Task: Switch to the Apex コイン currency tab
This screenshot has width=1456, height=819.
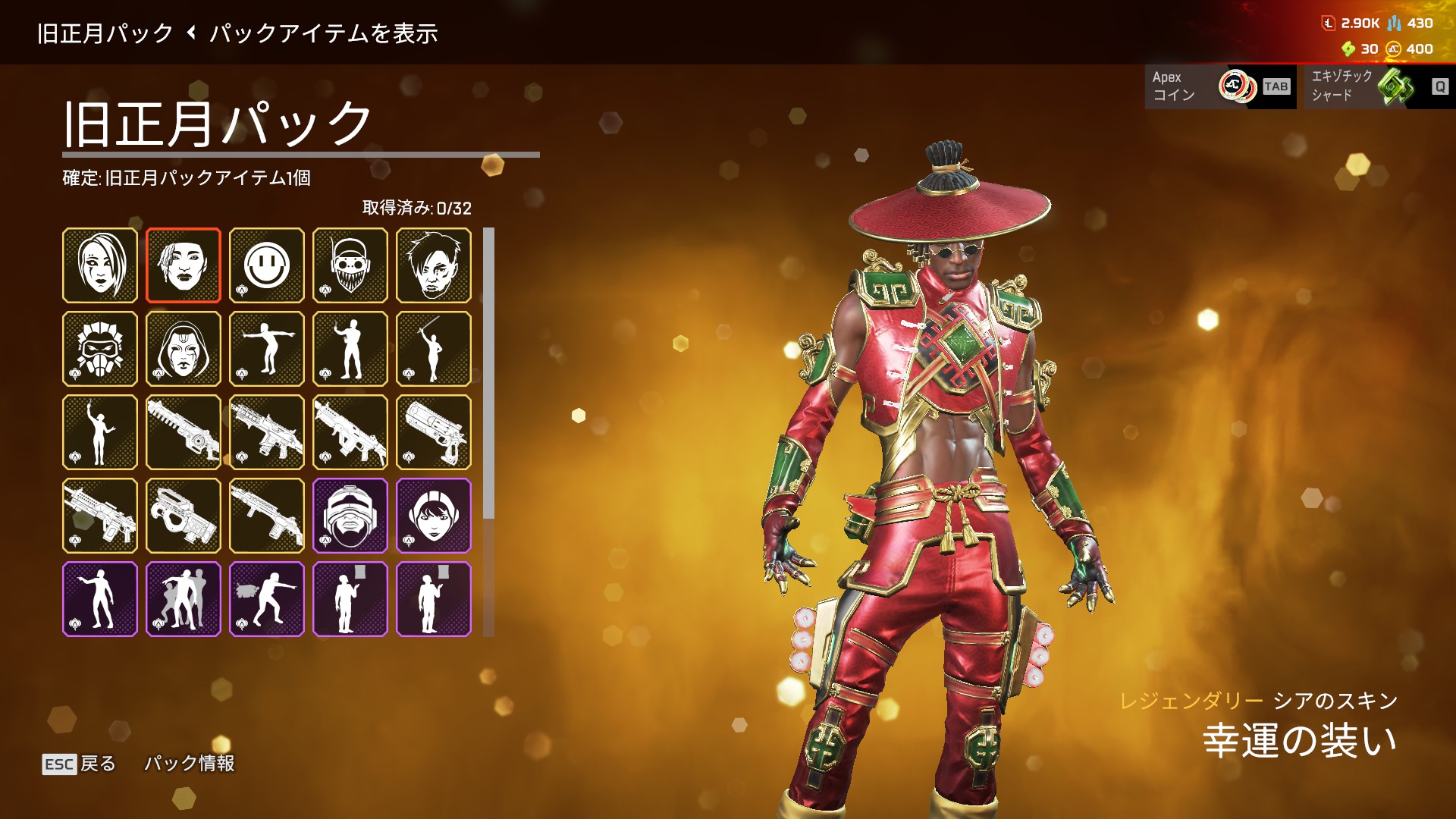Action: 1220,86
